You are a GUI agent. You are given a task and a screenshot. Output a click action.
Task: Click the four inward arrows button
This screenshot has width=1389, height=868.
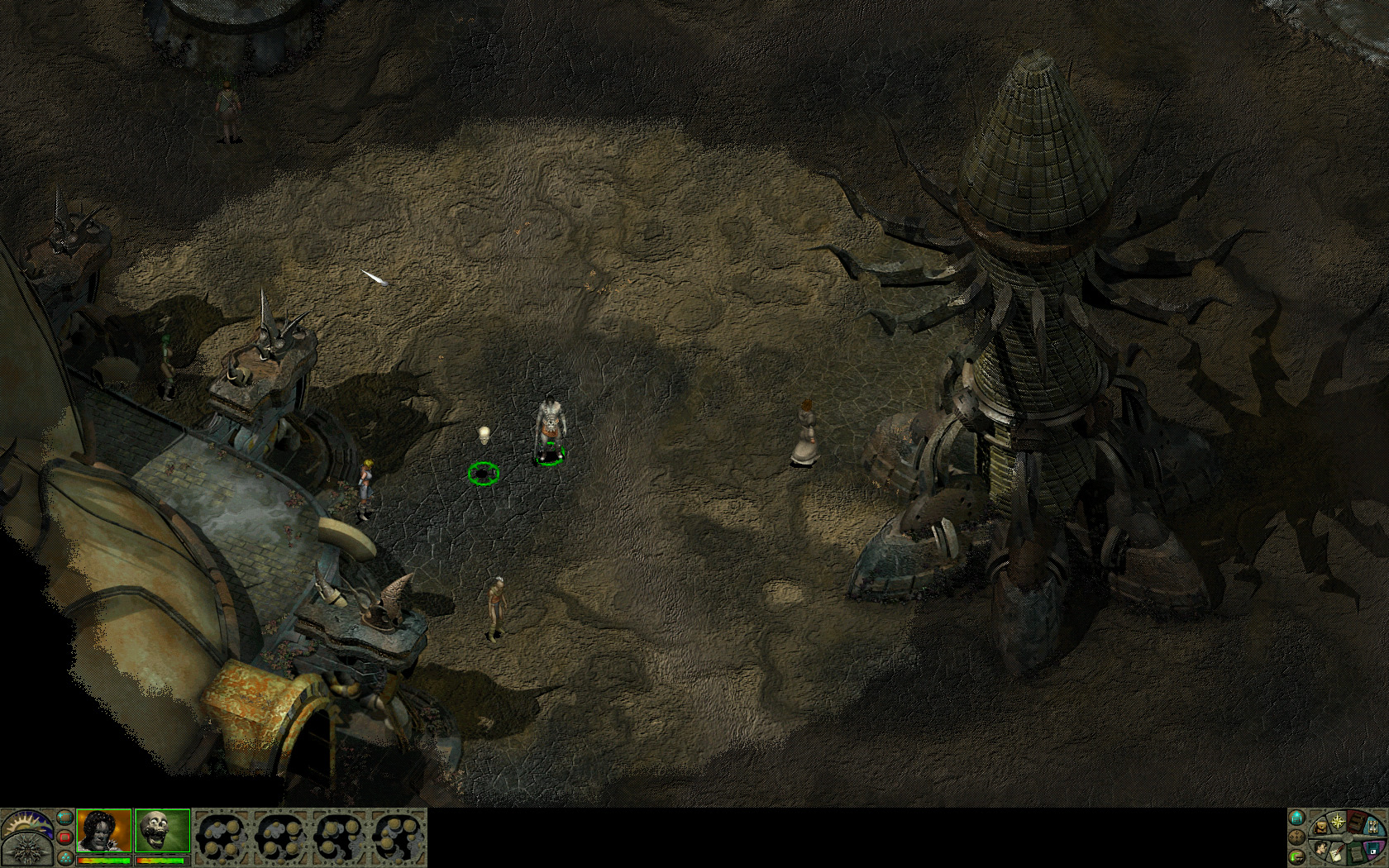click(x=1296, y=837)
